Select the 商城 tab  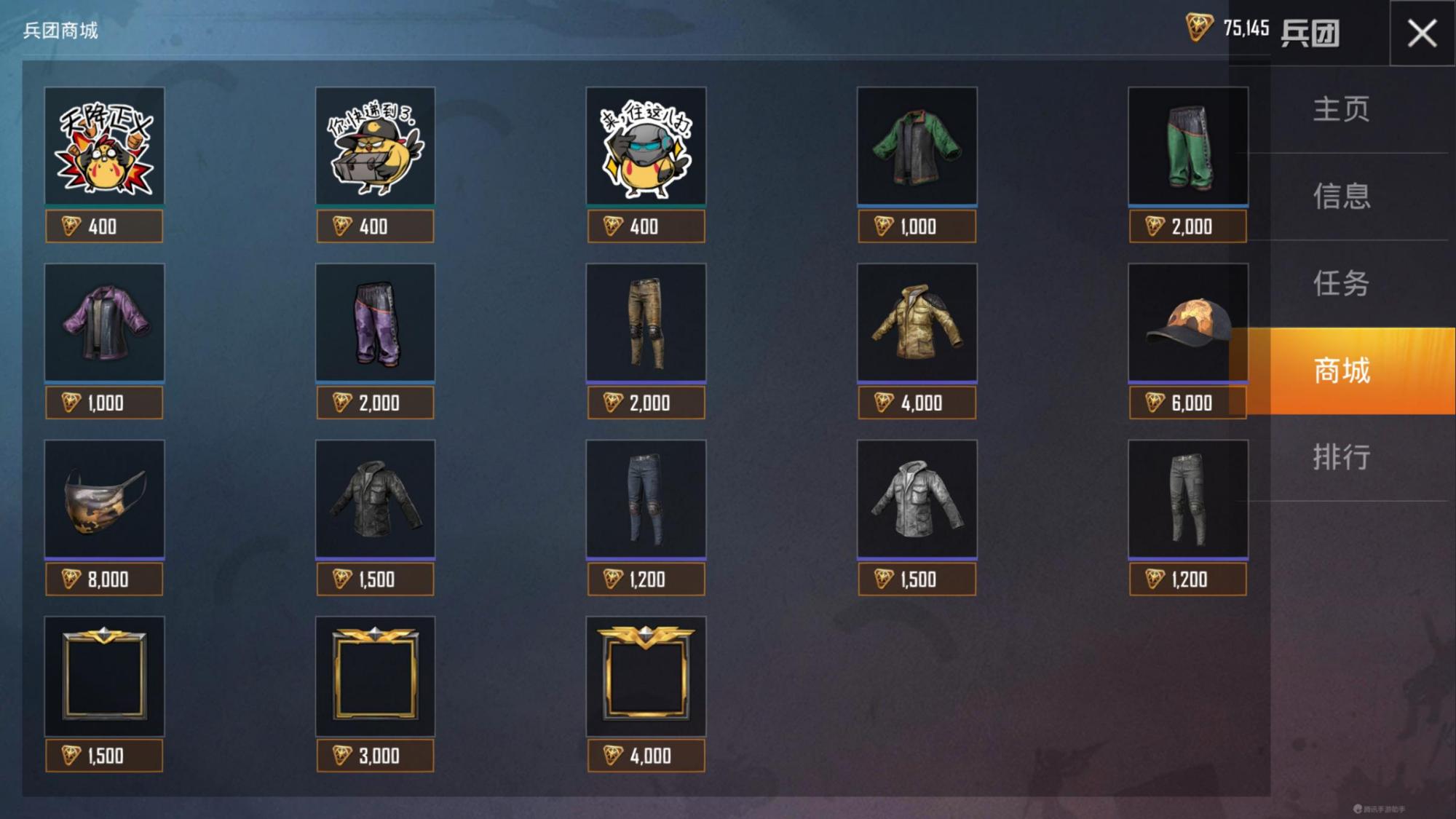1341,371
